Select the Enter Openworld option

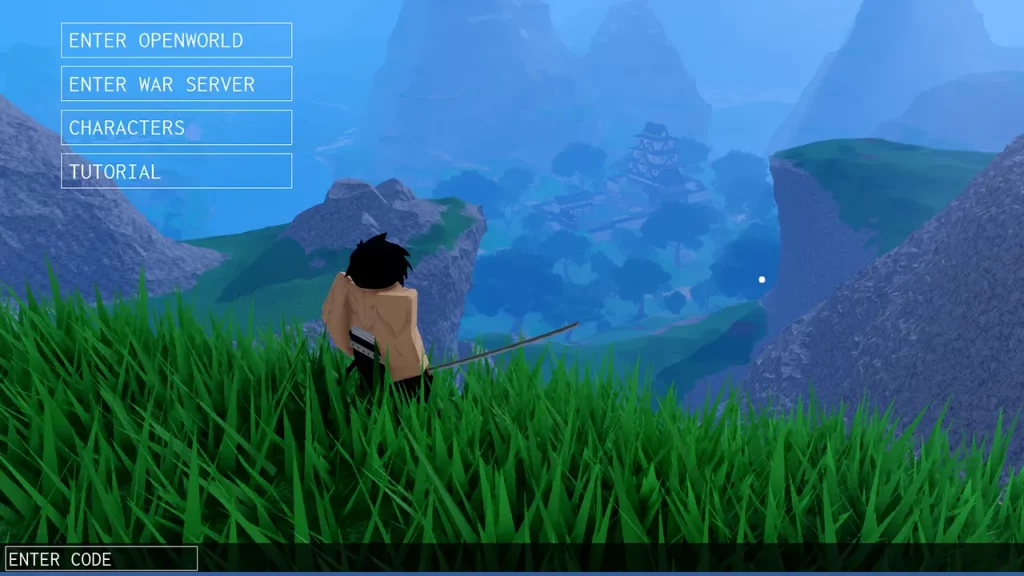(x=176, y=40)
